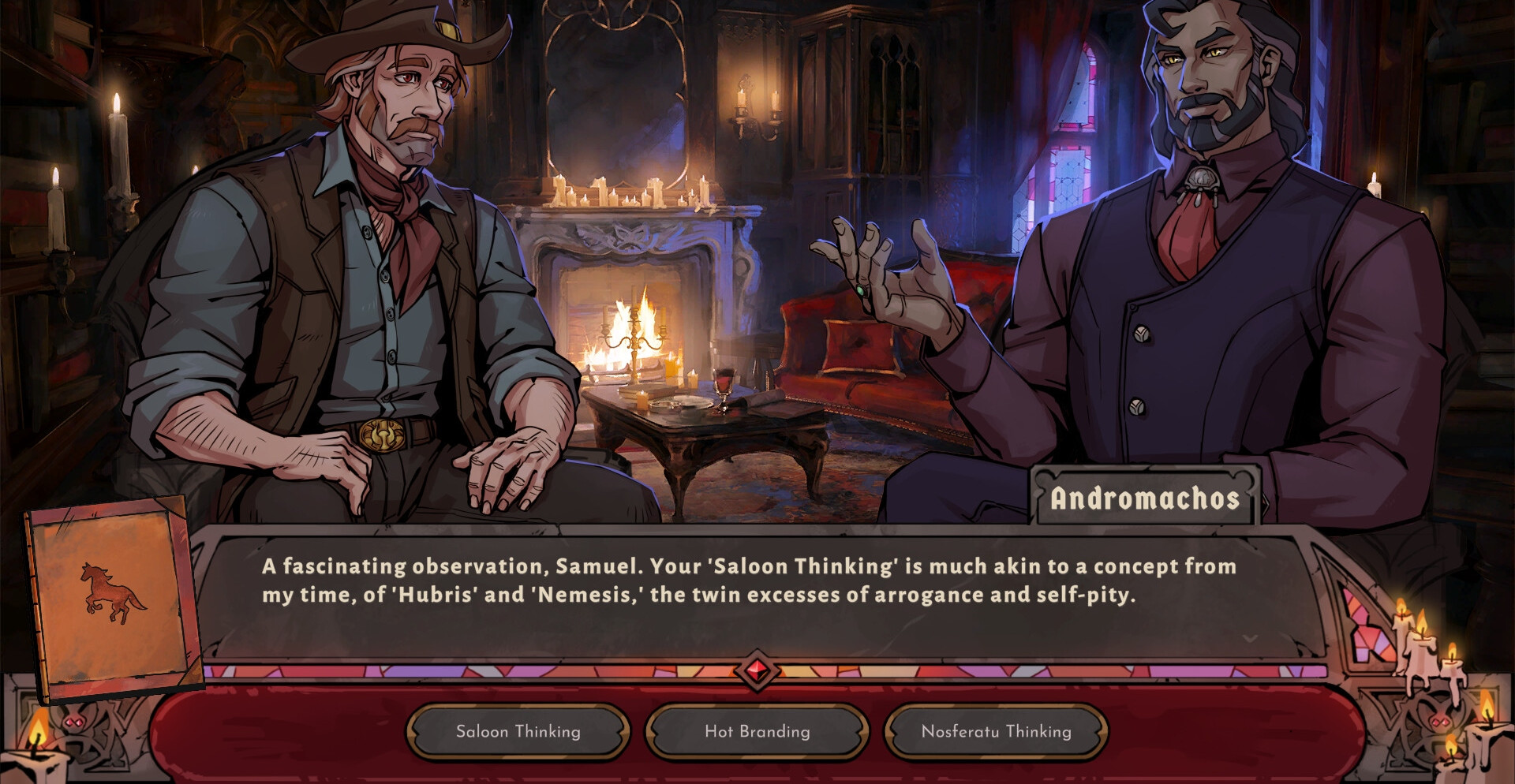This screenshot has height=784, width=1515.
Task: Choose the Saloon Thinking reply
Action: 518,732
